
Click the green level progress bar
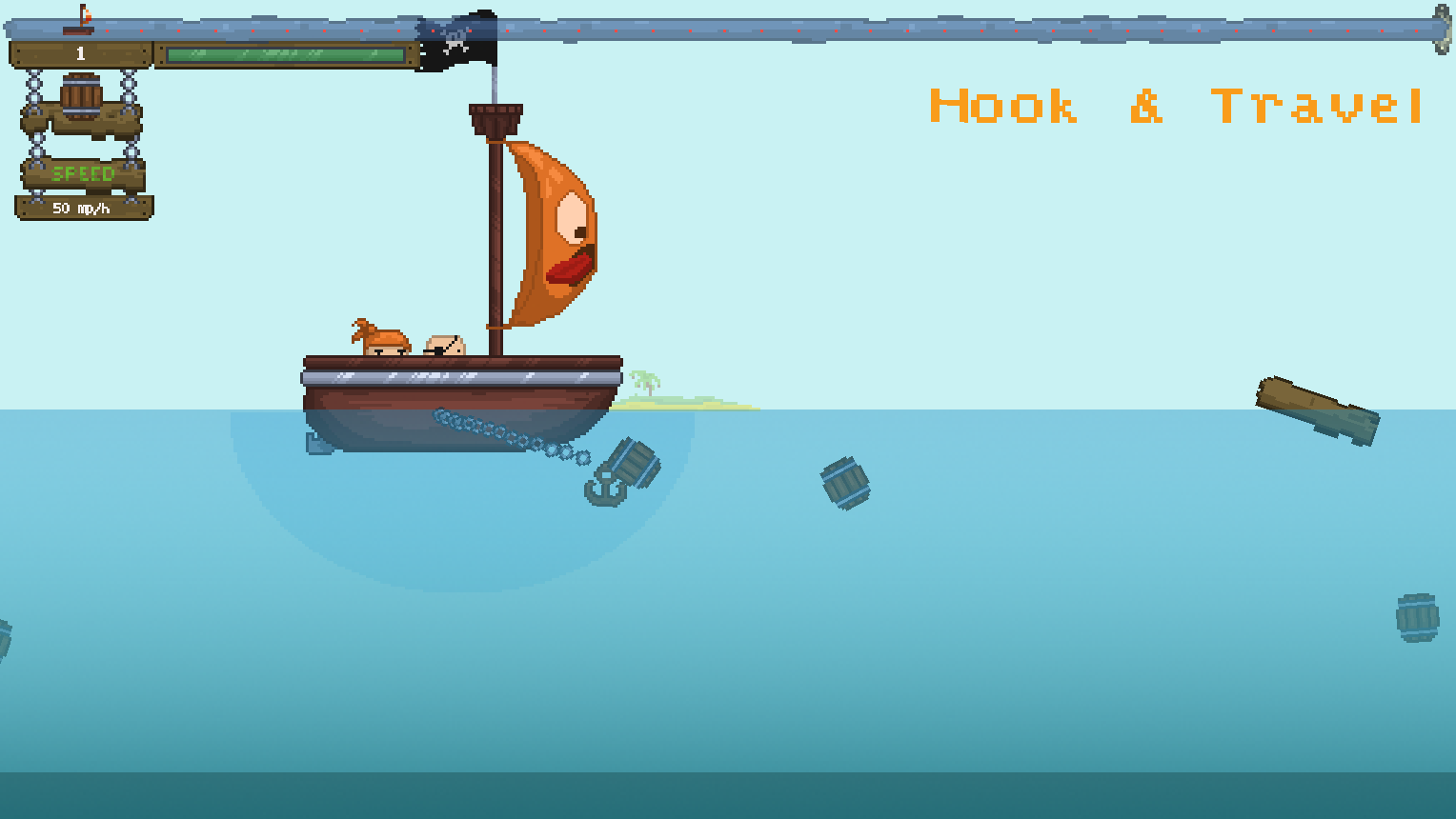[x=281, y=54]
